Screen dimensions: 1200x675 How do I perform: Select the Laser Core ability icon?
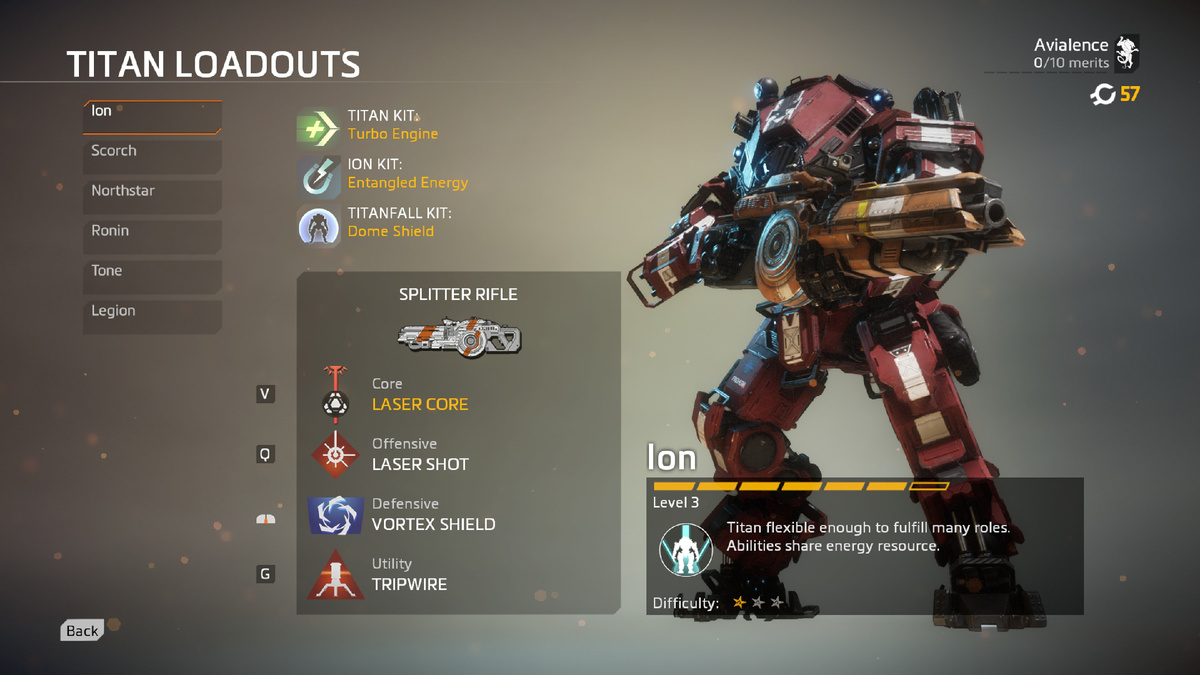click(x=335, y=394)
